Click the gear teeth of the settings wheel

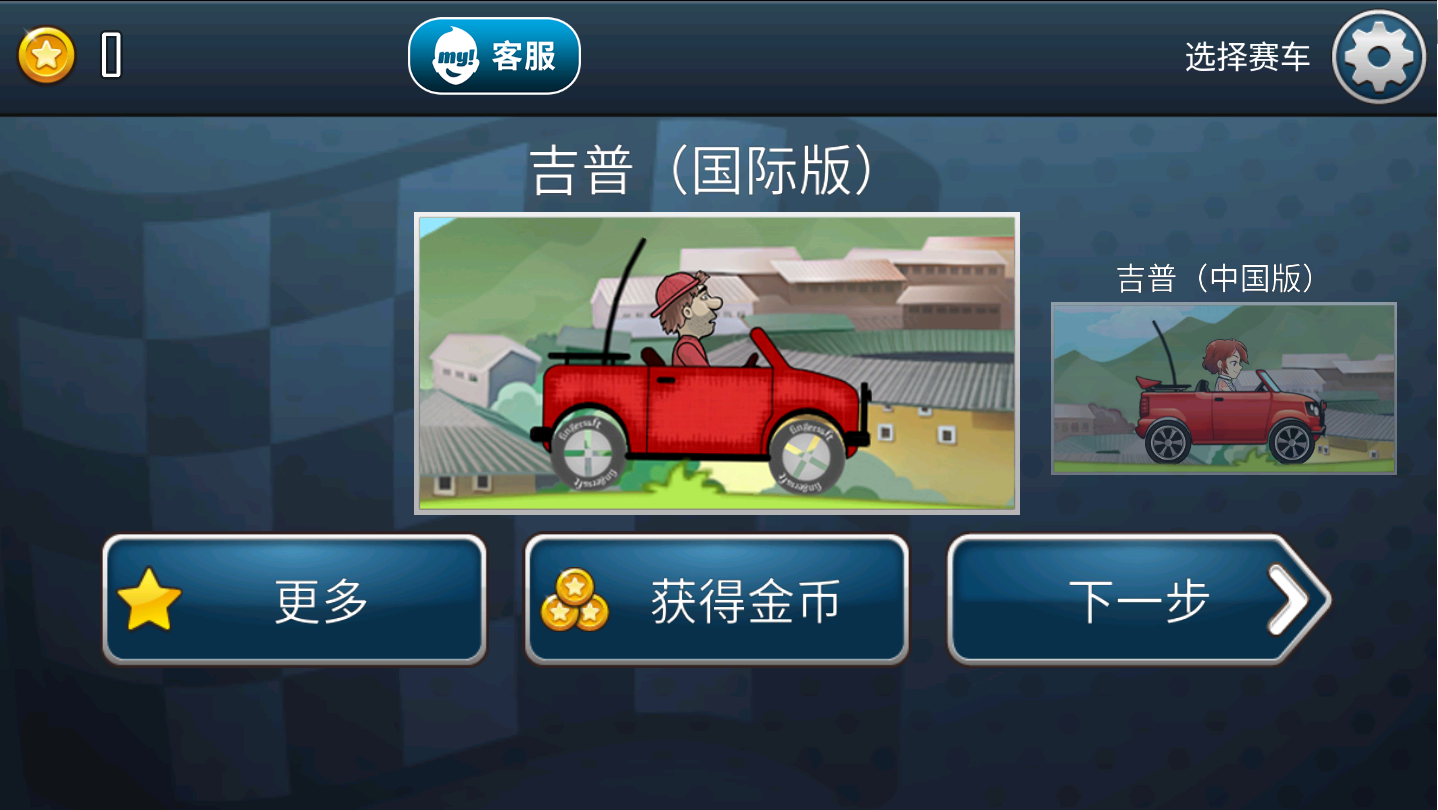coord(1378,30)
